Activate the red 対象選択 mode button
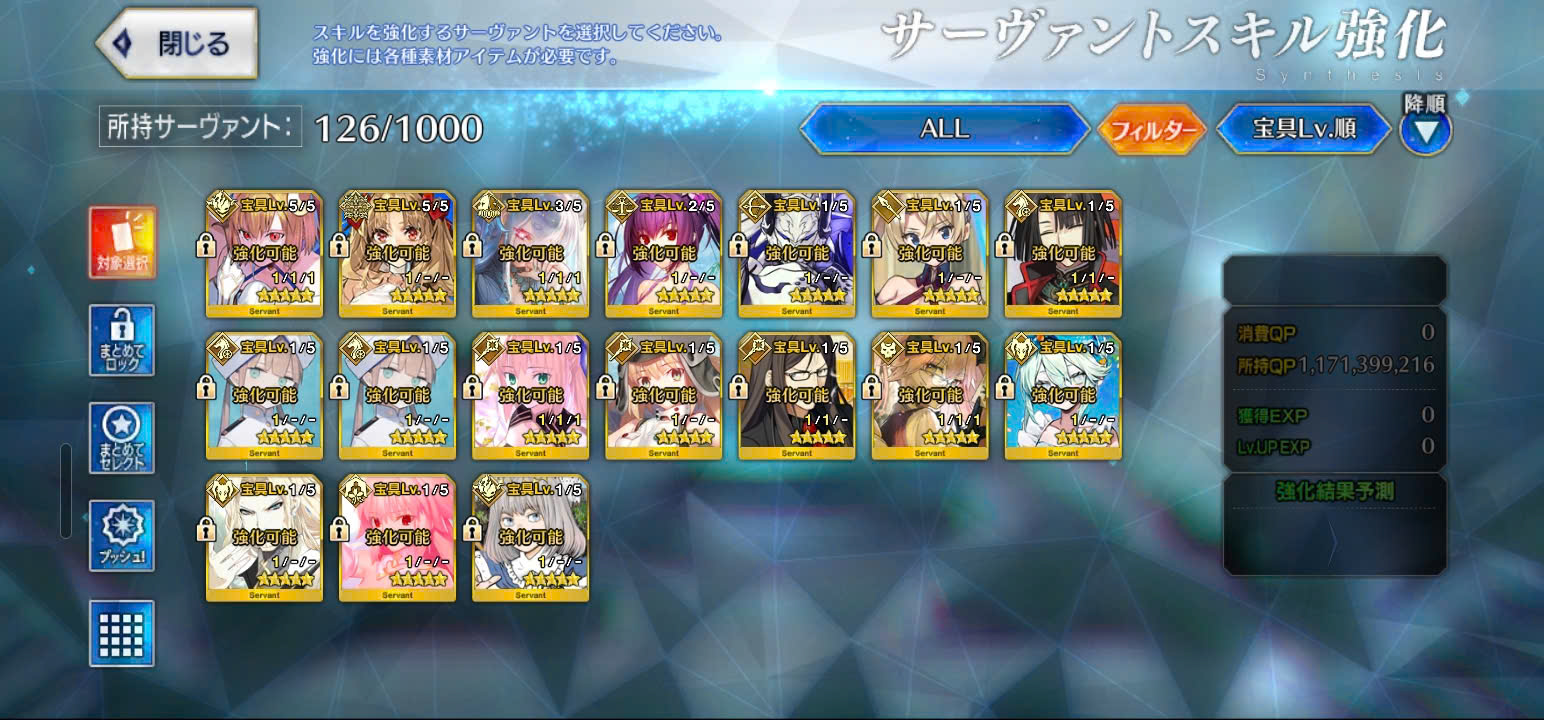1544x720 pixels. coord(122,243)
